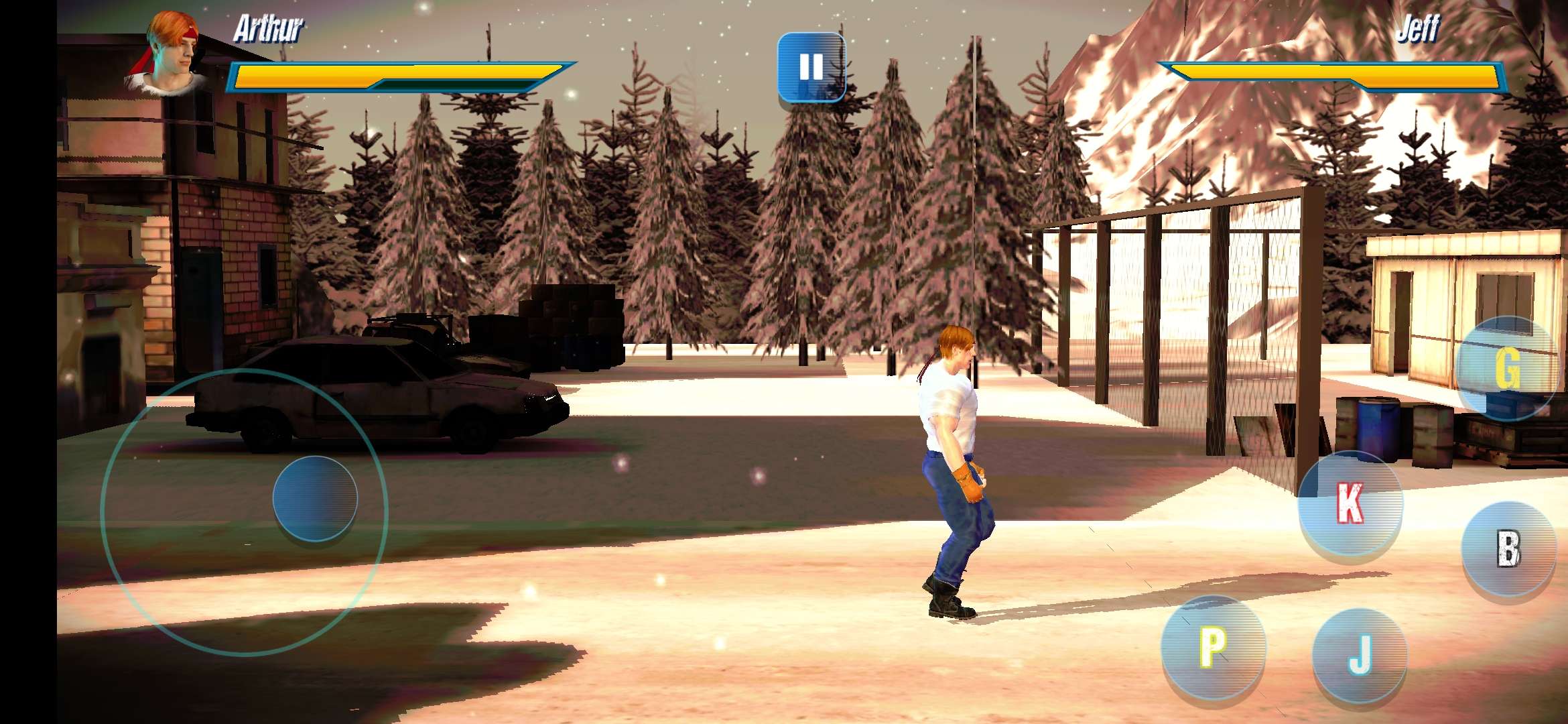Tap the red K kick button

[1350, 503]
